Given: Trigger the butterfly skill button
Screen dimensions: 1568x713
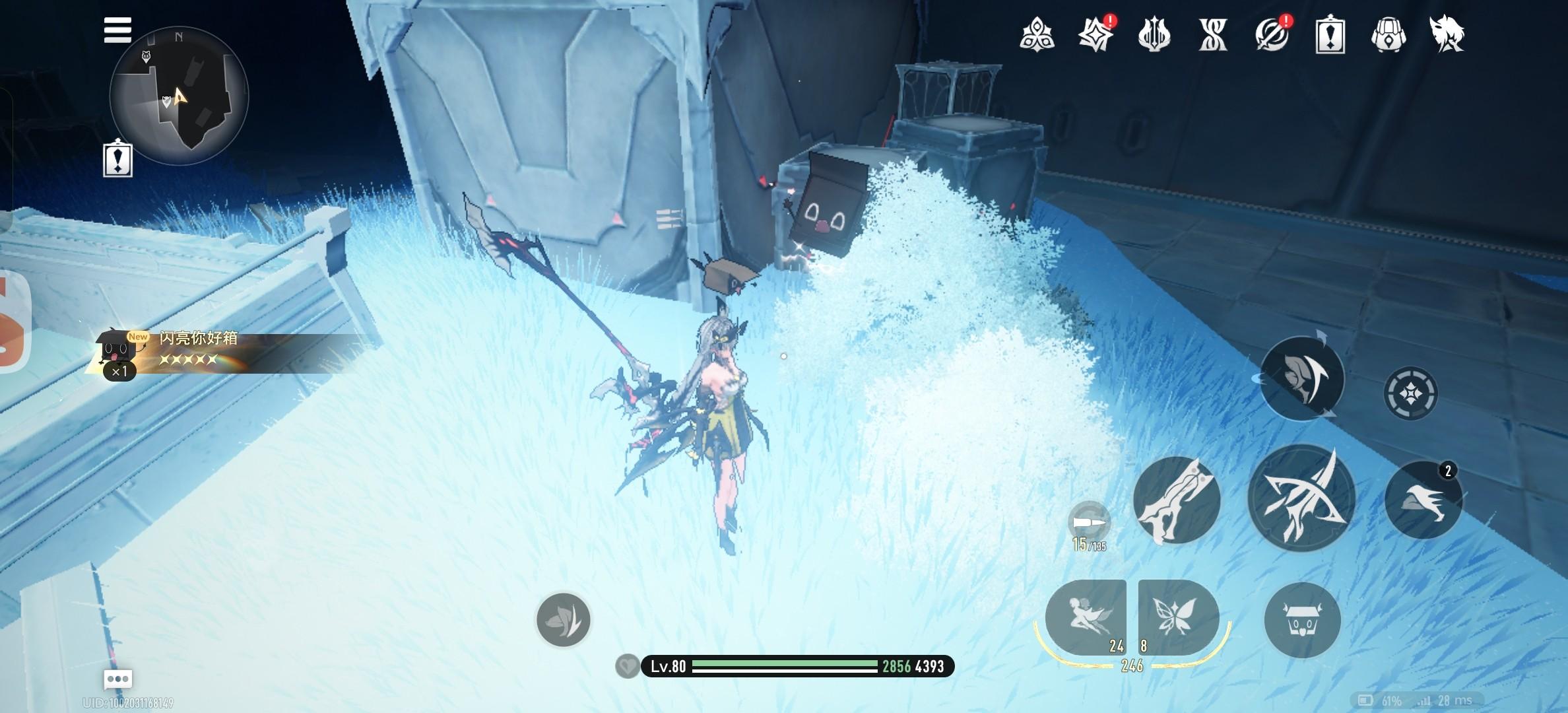Looking at the screenshot, I should pos(1177,617).
